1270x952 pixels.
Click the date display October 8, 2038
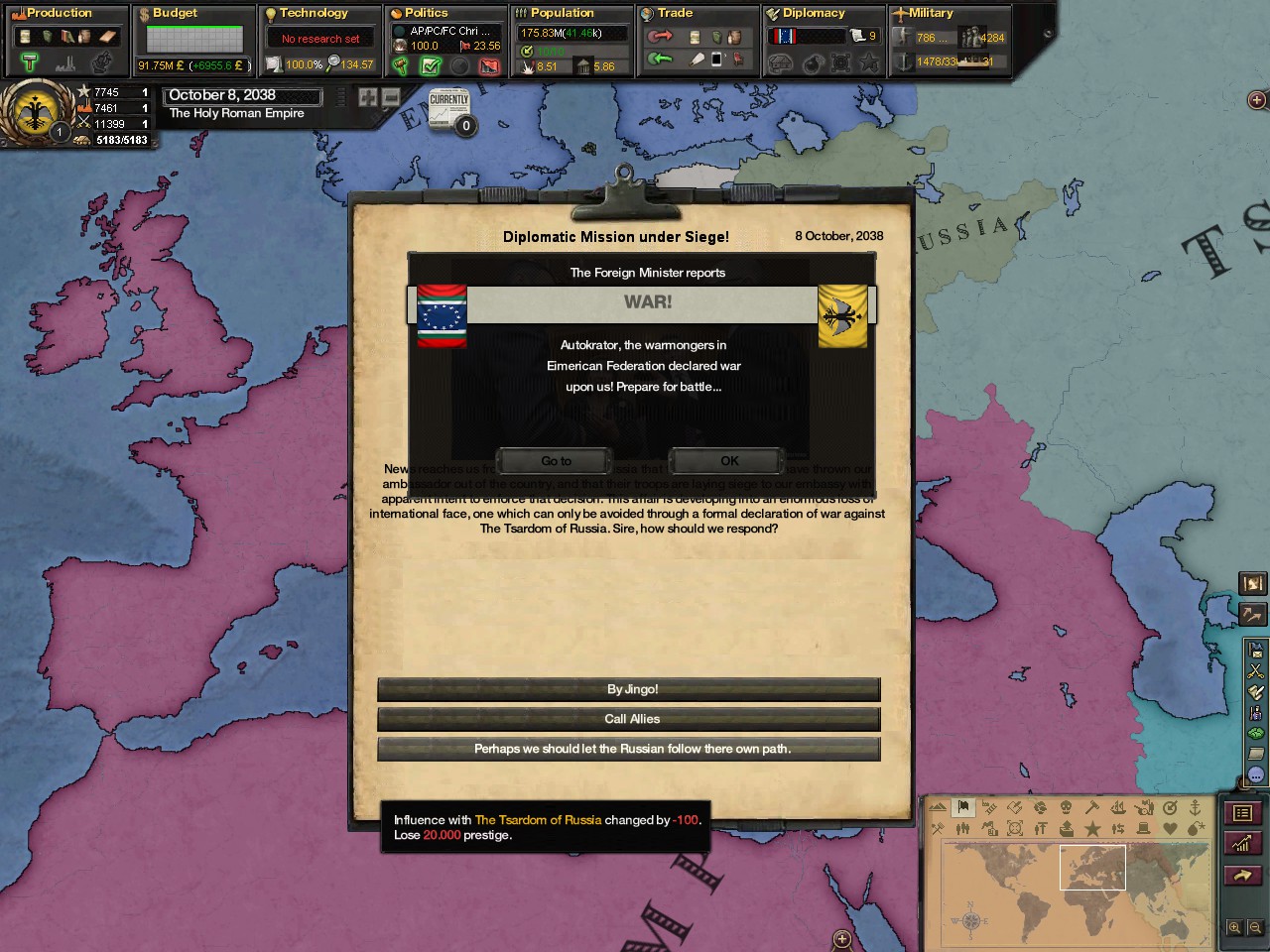point(242,95)
